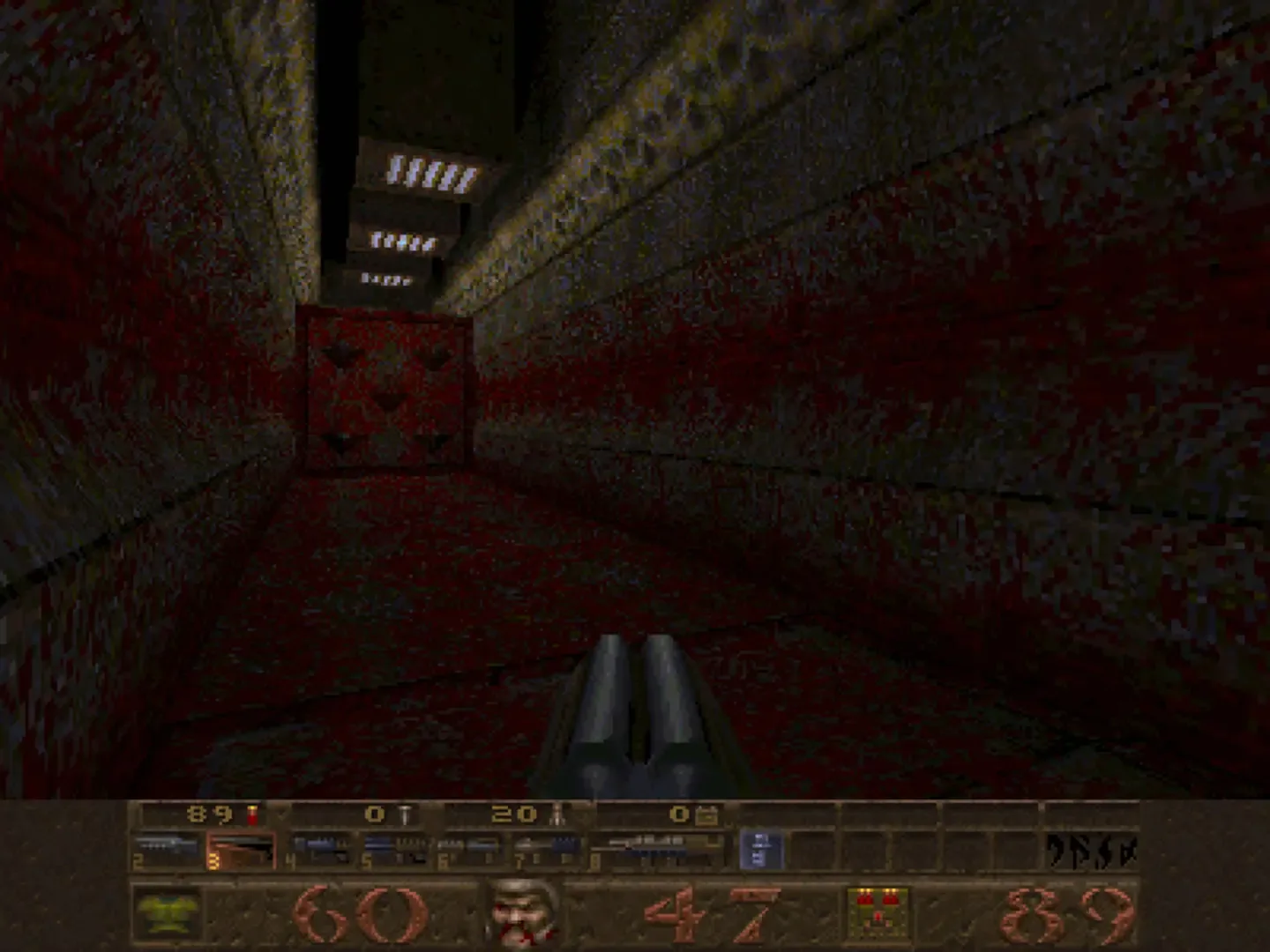Click the rune sigil display on the HUD
This screenshot has height=952, width=1270.
click(x=1094, y=851)
